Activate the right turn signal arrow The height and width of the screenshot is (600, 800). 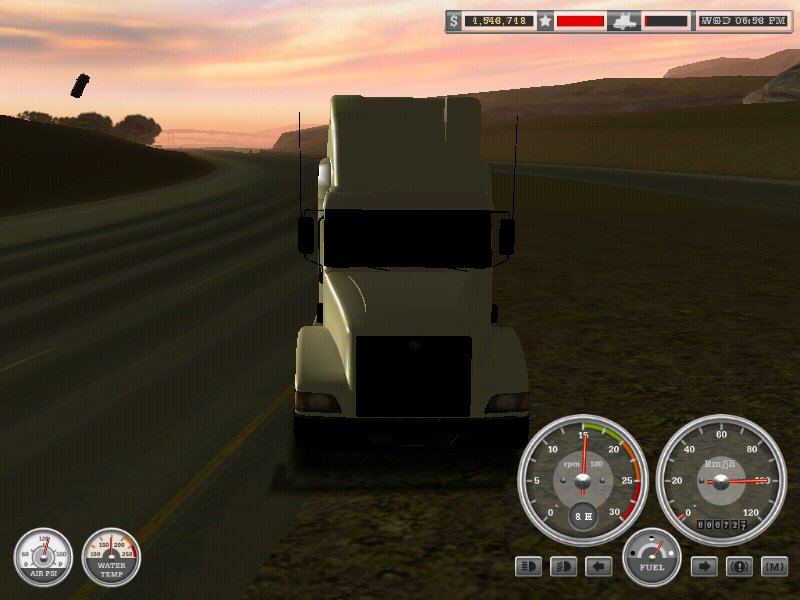click(704, 567)
